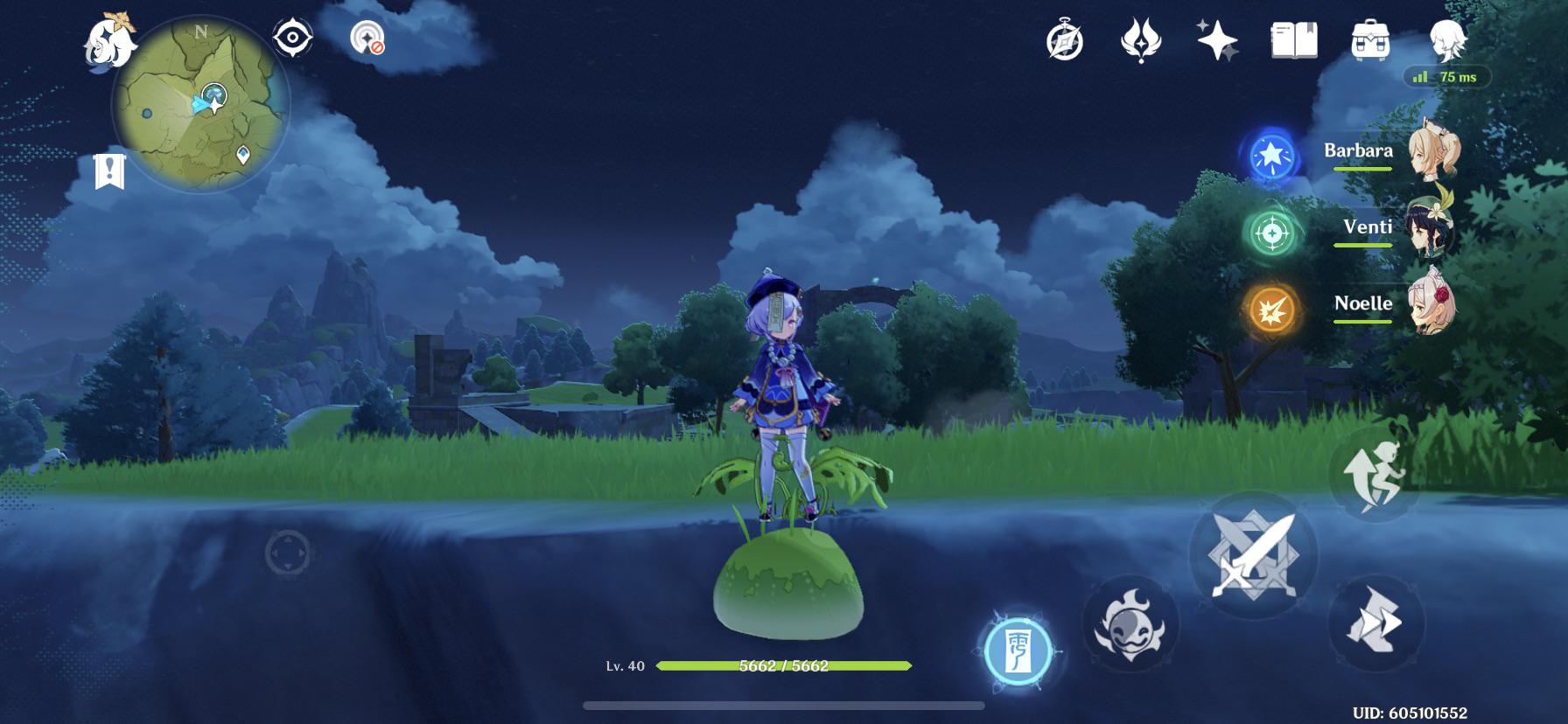1568x724 pixels.
Task: Open the quest exclamation bookmark
Action: [109, 171]
